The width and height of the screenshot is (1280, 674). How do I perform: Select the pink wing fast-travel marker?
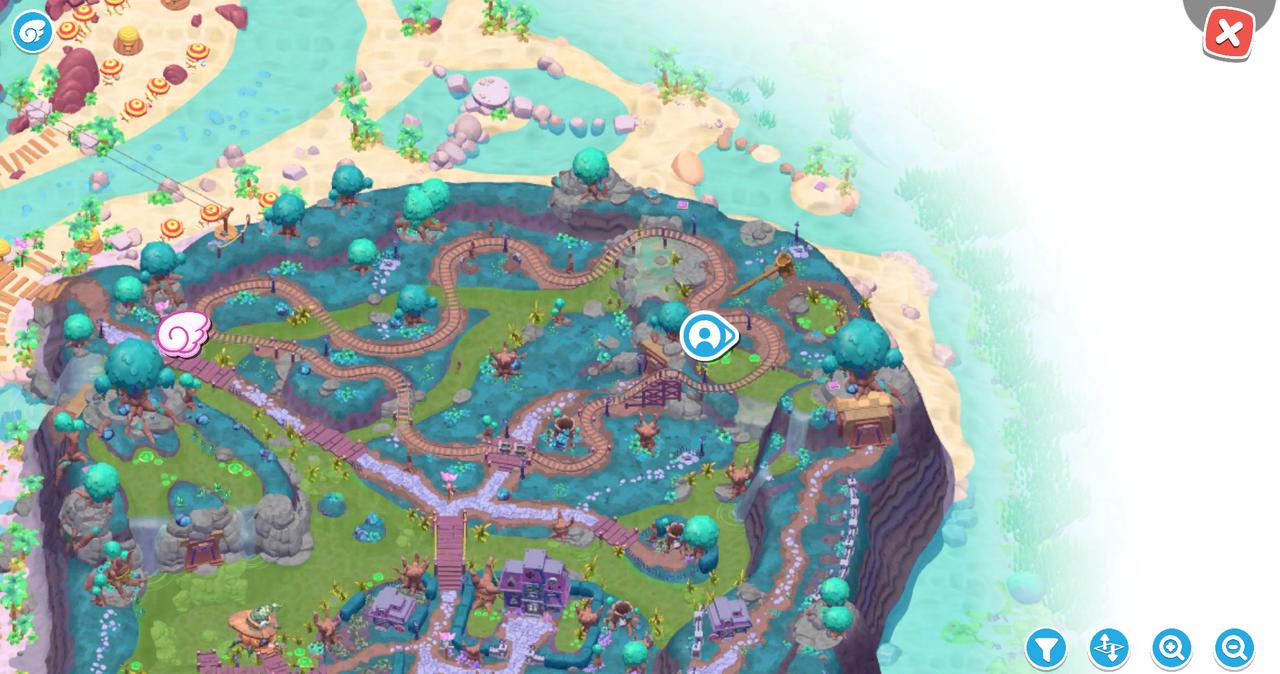point(182,332)
